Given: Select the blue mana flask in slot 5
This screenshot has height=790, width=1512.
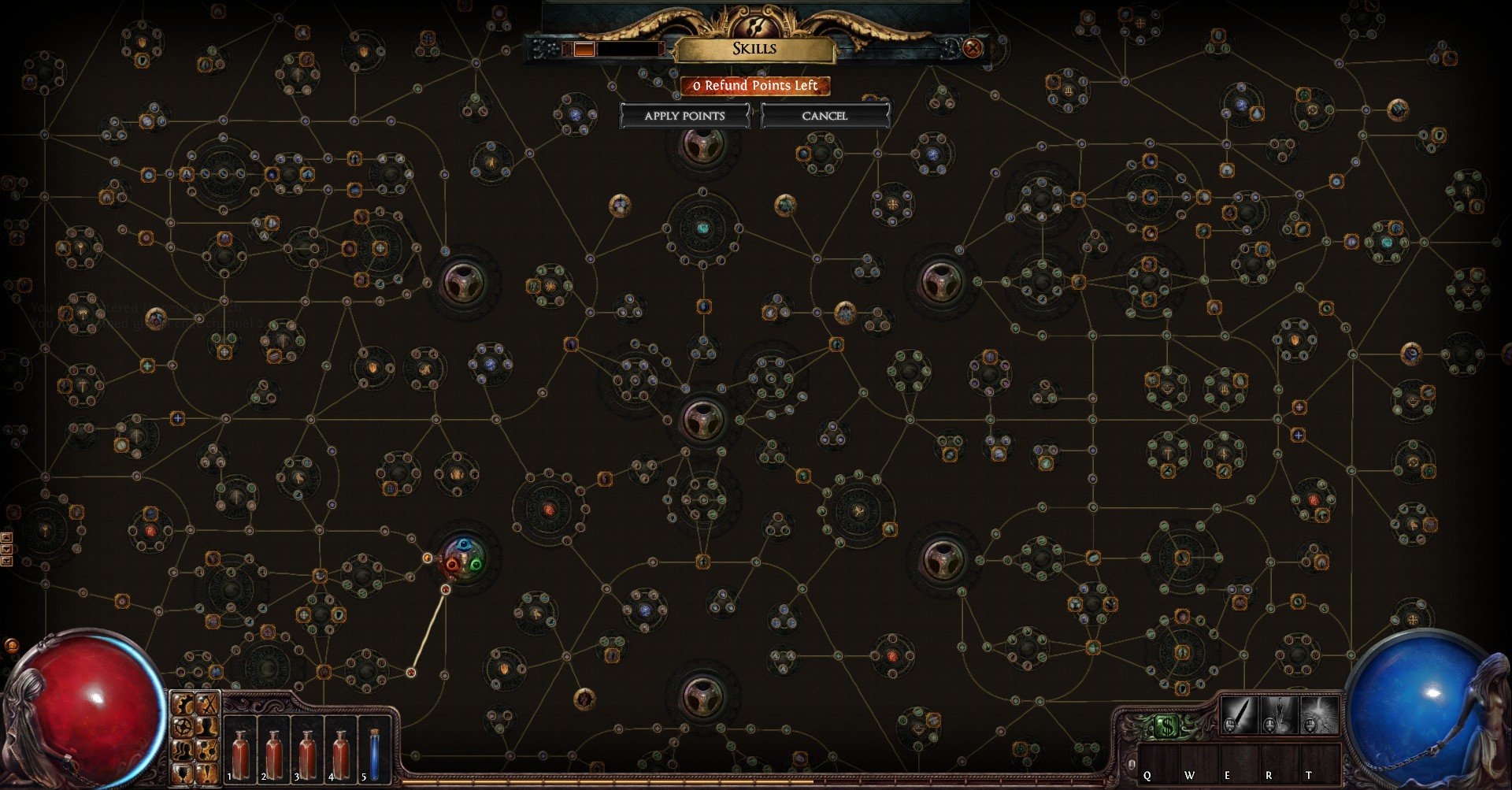Looking at the screenshot, I should (x=373, y=752).
